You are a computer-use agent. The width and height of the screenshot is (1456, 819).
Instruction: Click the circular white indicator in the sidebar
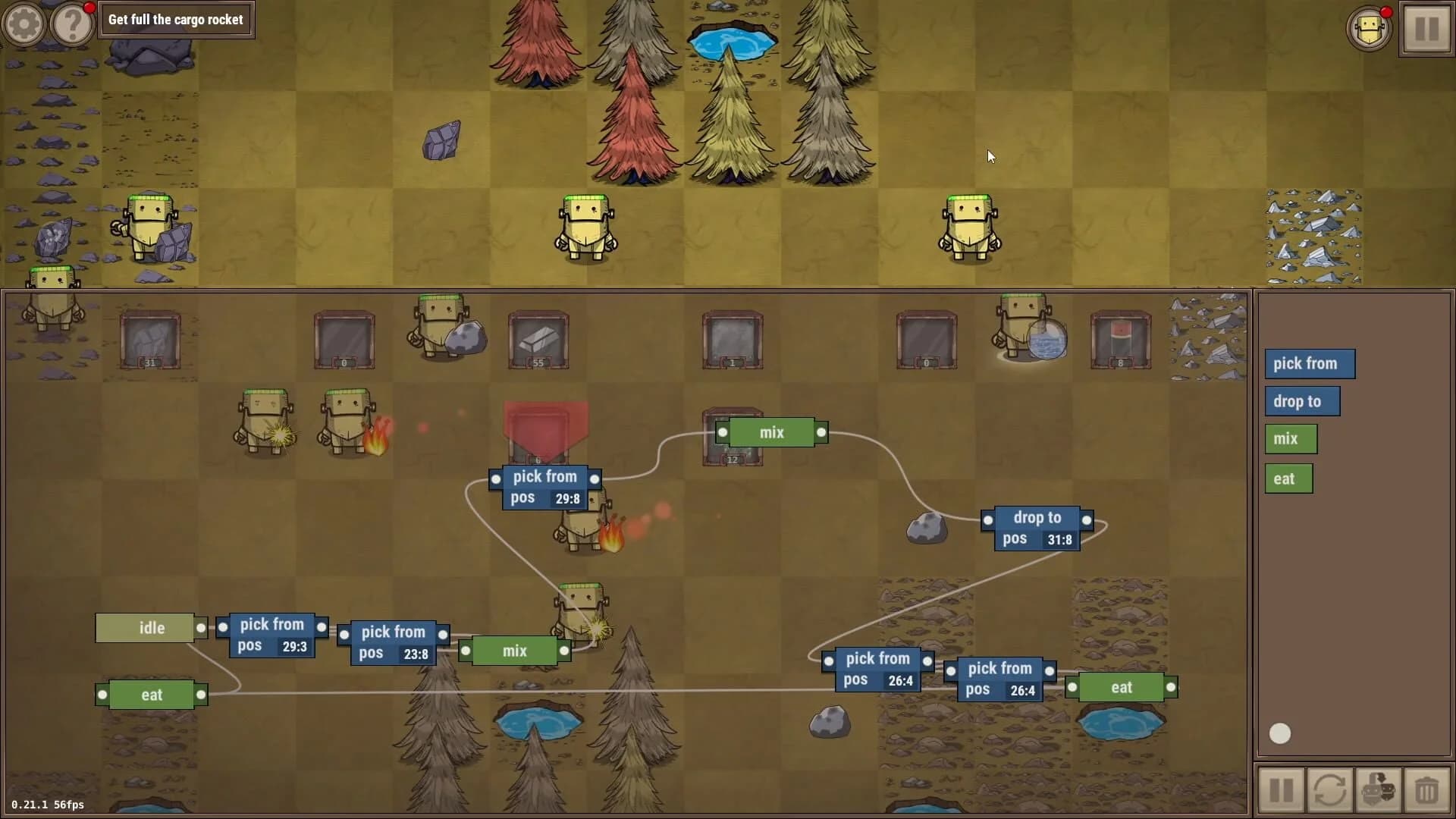[1280, 733]
